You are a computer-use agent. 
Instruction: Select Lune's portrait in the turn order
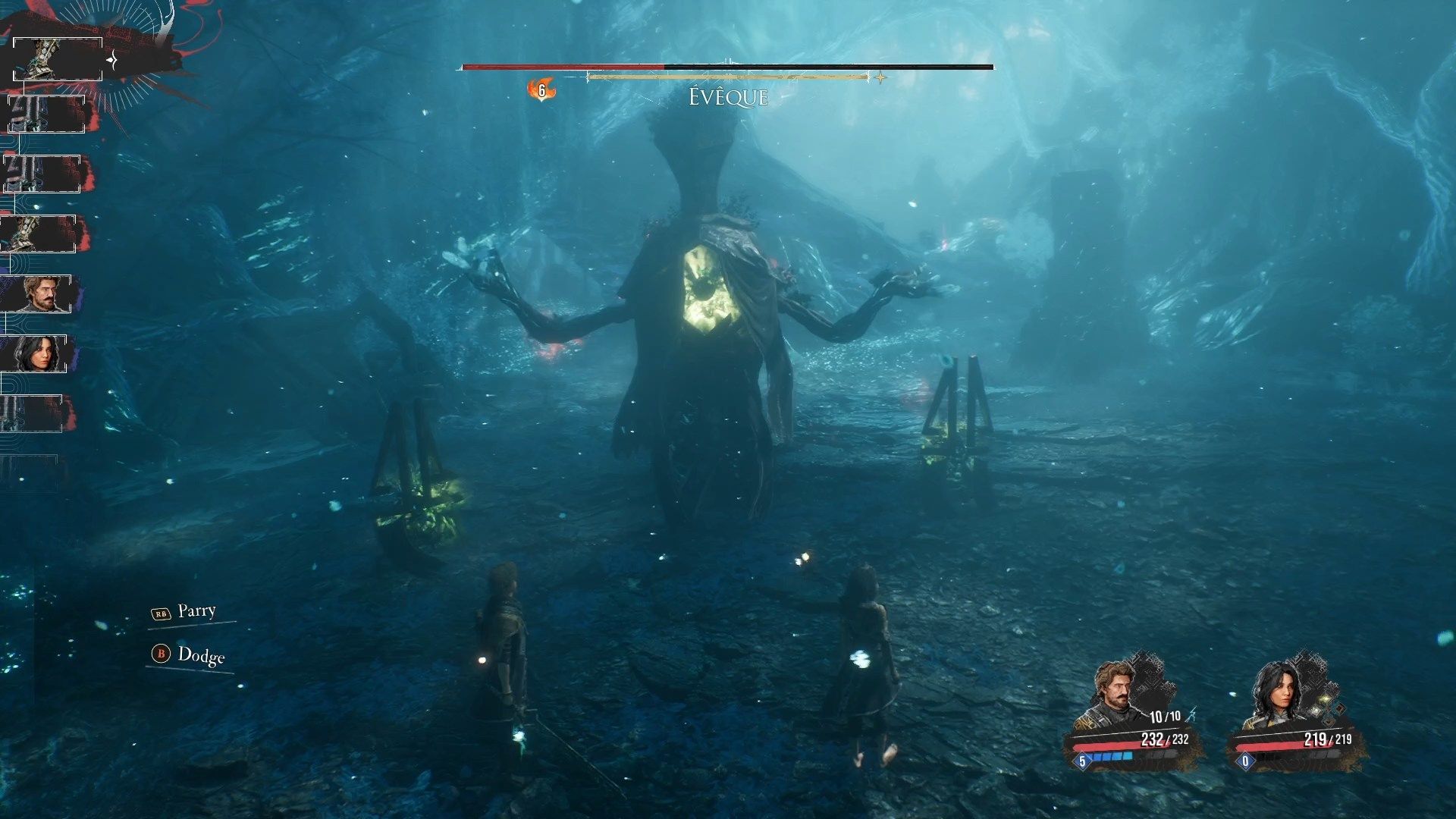click(36, 353)
